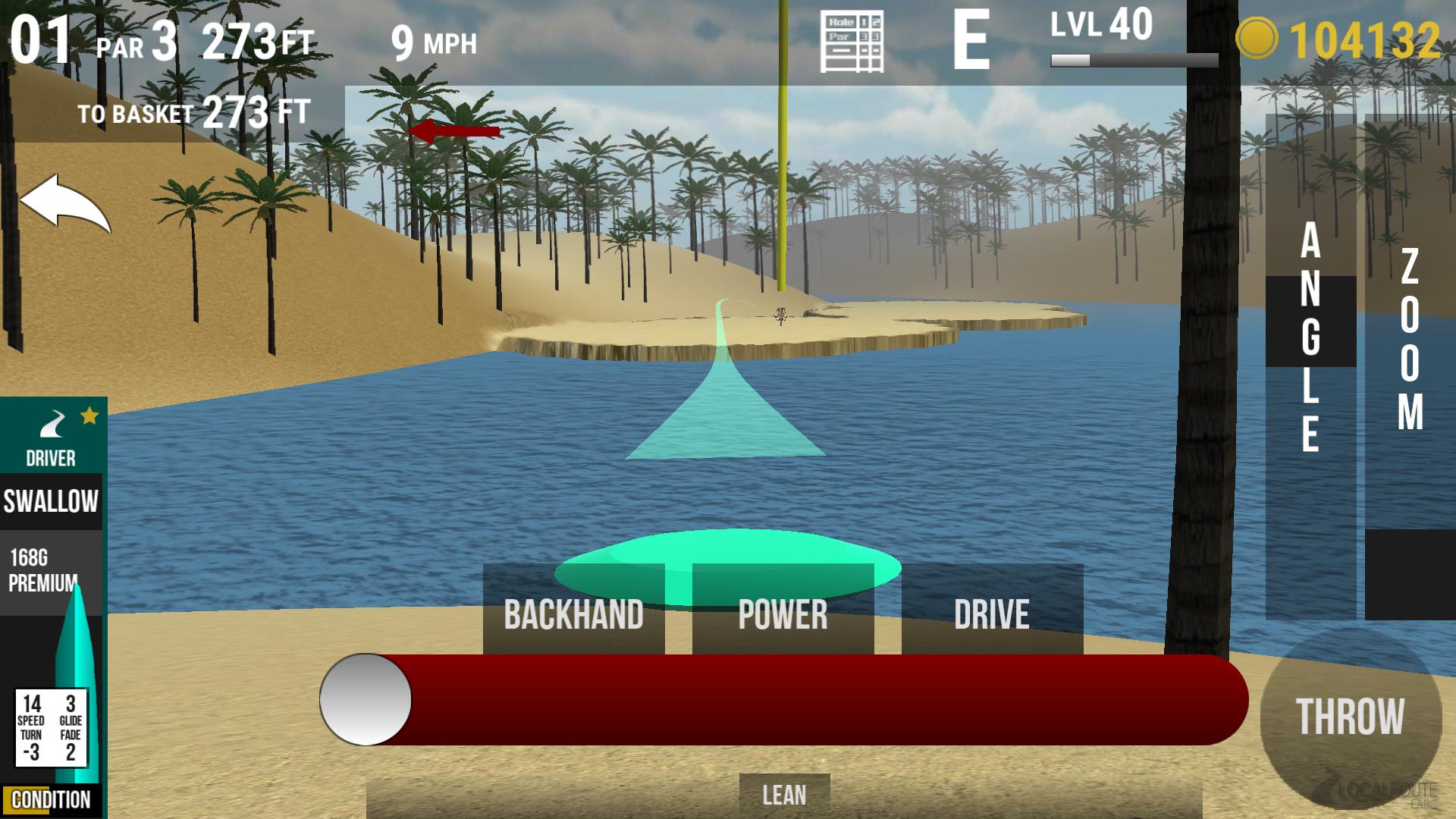Open the LEAN control
This screenshot has width=1456, height=819.
tap(784, 795)
